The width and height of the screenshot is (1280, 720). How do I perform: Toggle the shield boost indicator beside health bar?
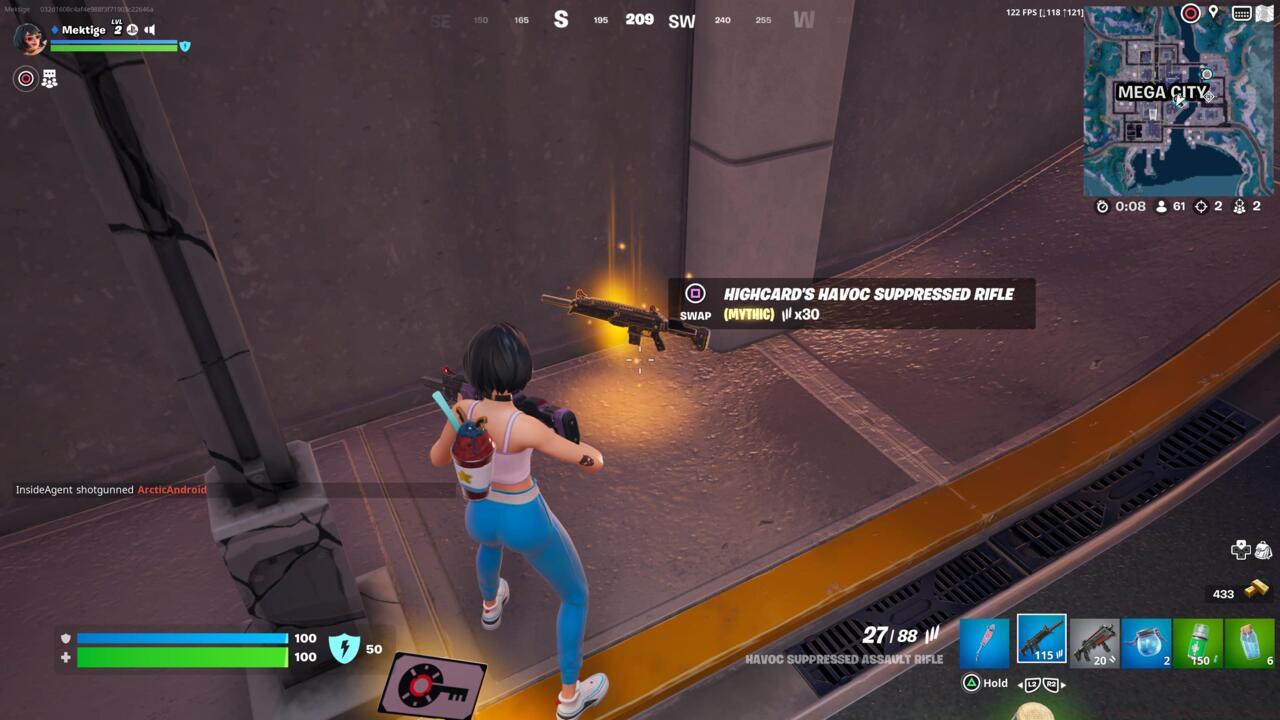click(345, 648)
